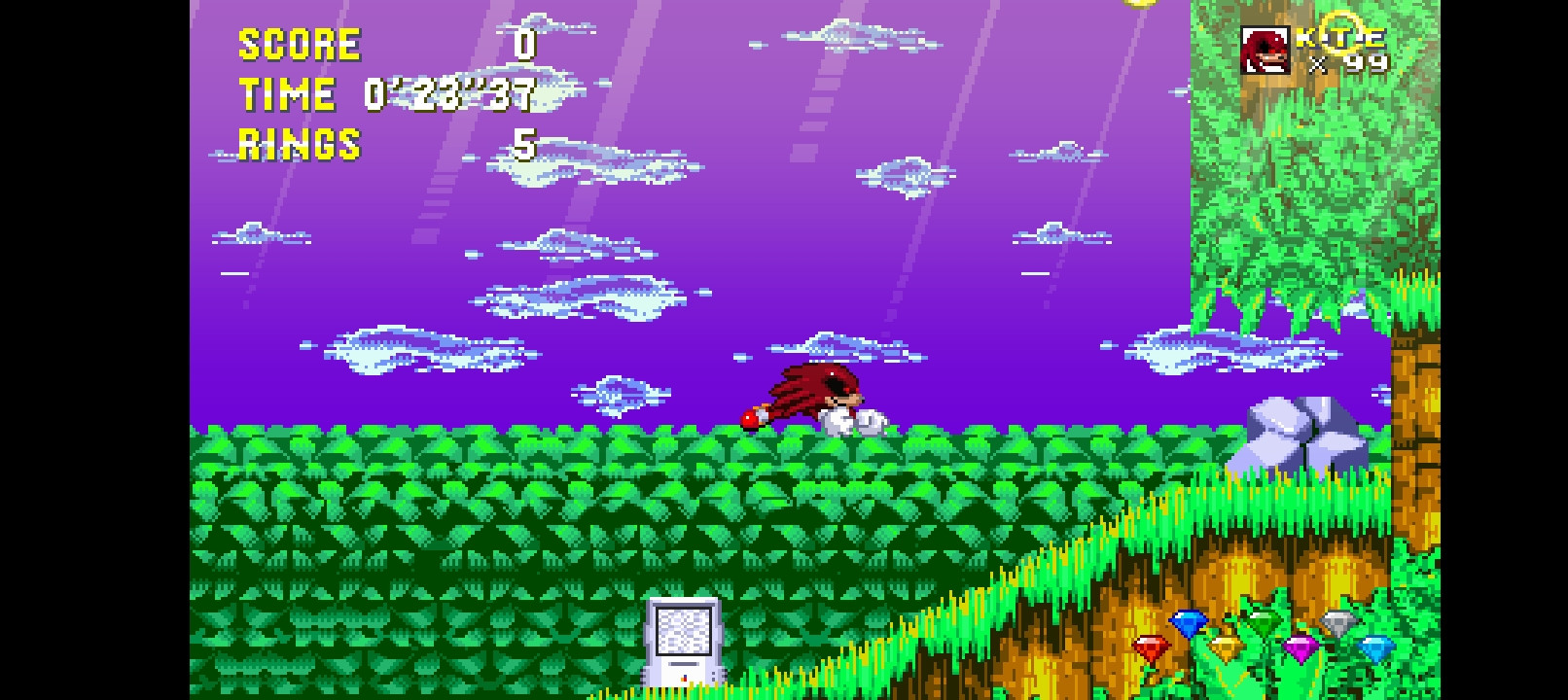This screenshot has width=1568, height=700.
Task: Click the purple Chaos Emerald
Action: click(1301, 649)
